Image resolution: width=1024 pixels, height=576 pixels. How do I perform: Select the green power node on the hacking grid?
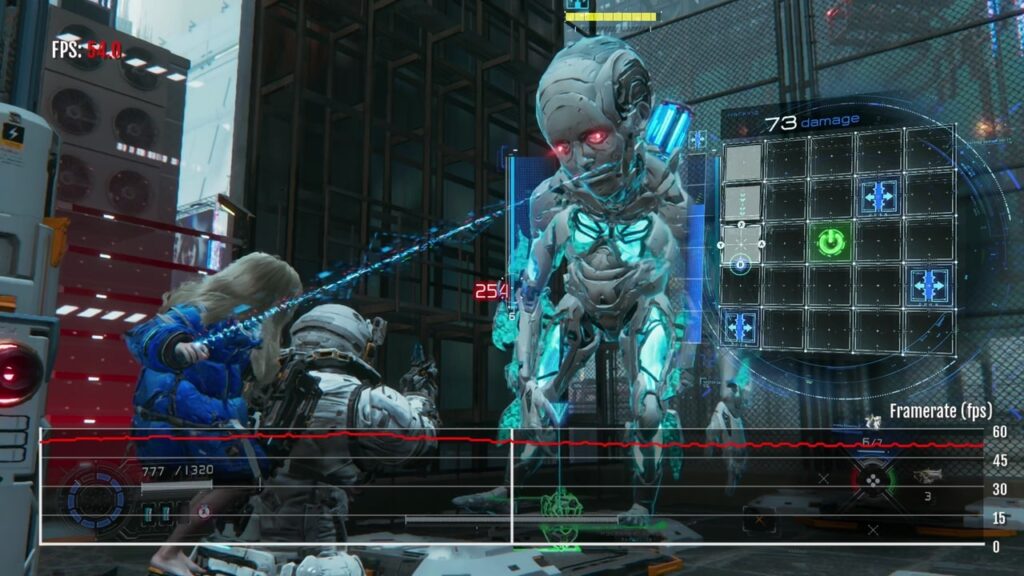[829, 242]
